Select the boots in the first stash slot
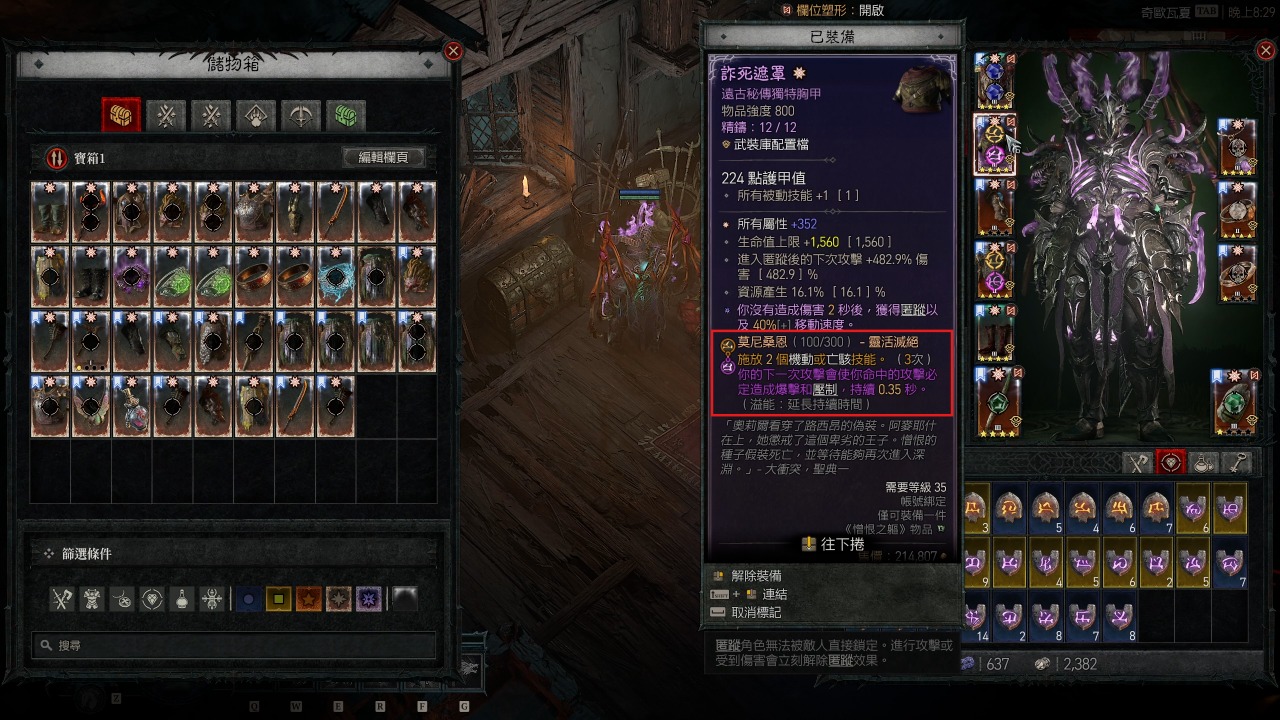This screenshot has height=720, width=1280. pos(50,211)
